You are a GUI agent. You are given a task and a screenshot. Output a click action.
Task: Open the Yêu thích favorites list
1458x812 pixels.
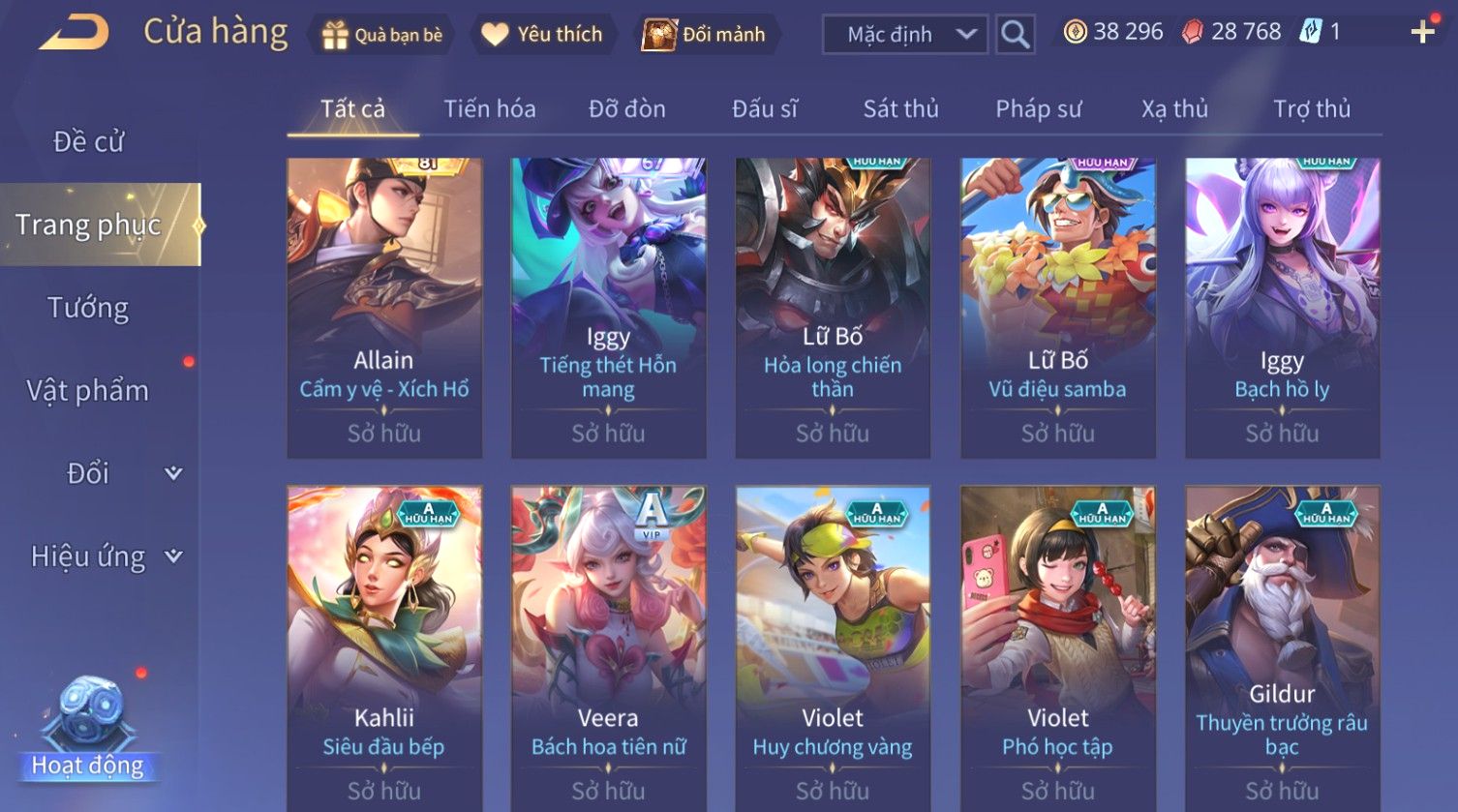point(542,35)
